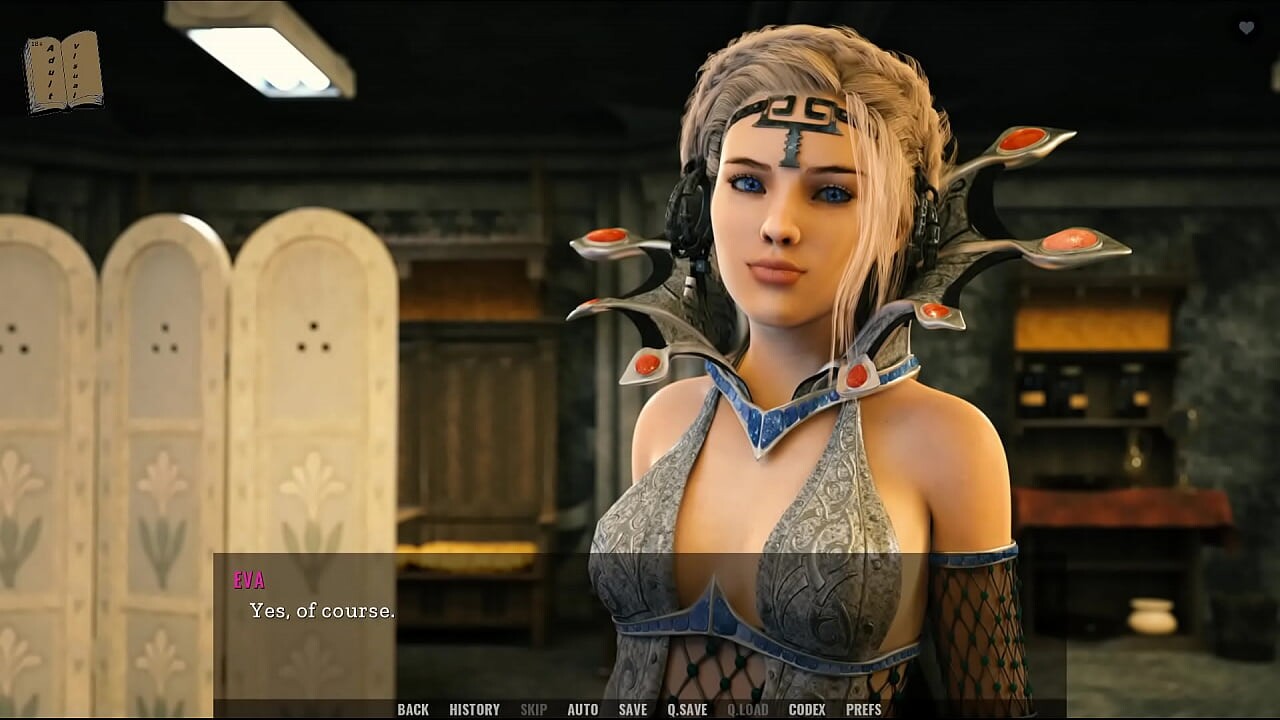
Task: Go back with the BACK button
Action: click(412, 709)
